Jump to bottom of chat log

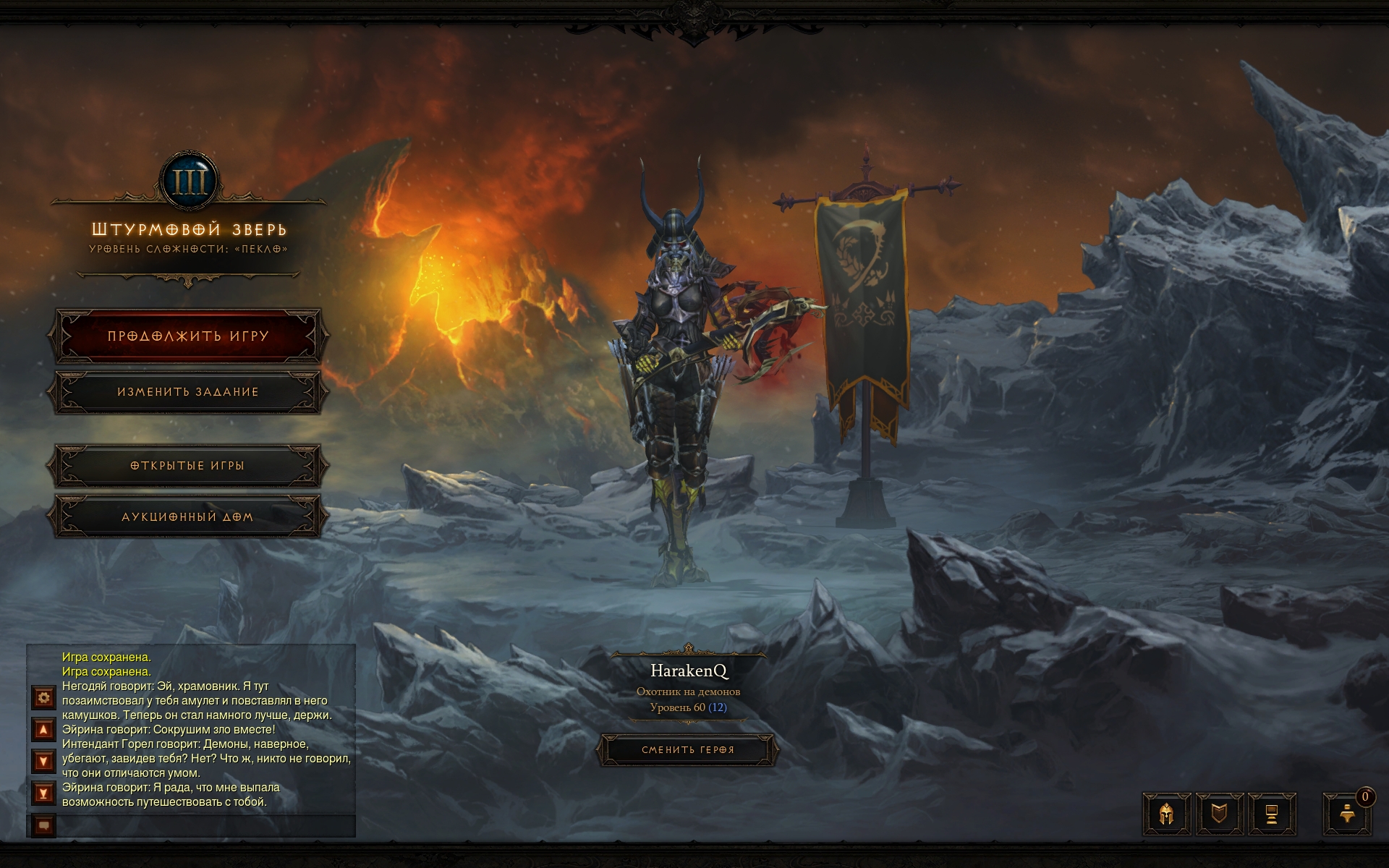point(44,793)
